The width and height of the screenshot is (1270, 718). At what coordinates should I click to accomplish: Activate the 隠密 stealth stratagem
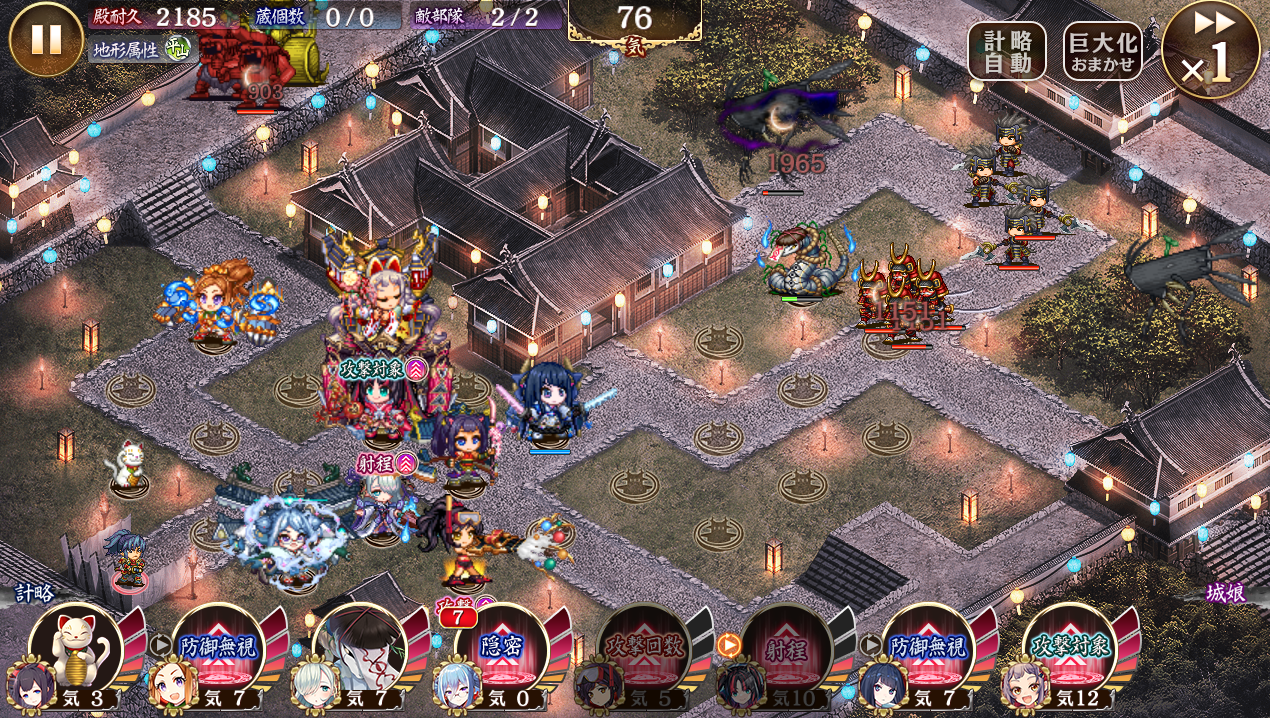(x=501, y=648)
